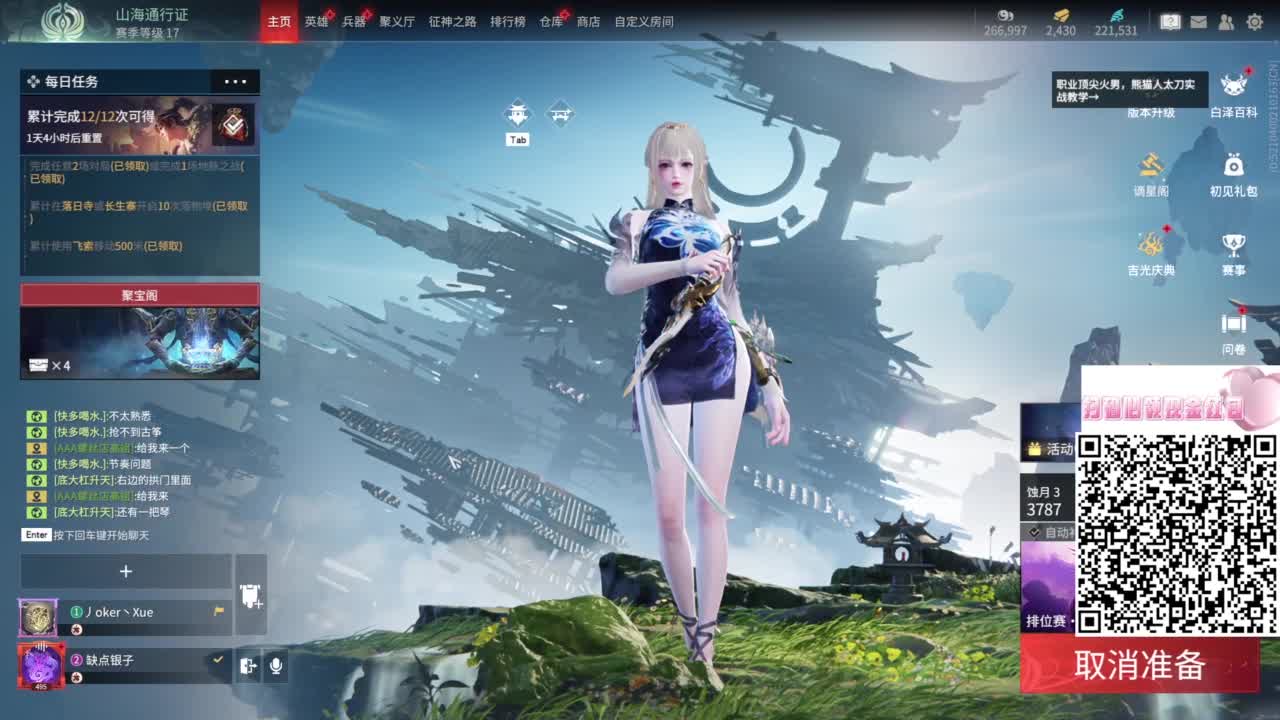
Task: Switch to the 英雄 tab
Action: [x=317, y=20]
